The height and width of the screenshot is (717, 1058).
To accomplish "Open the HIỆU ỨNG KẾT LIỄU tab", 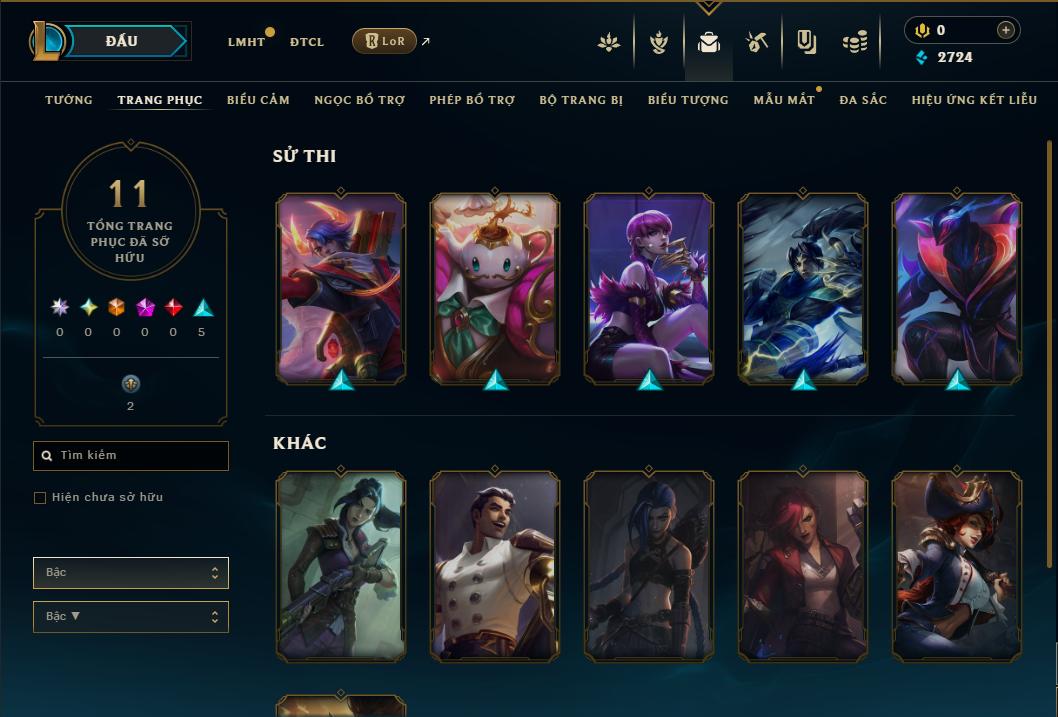I will (x=976, y=100).
